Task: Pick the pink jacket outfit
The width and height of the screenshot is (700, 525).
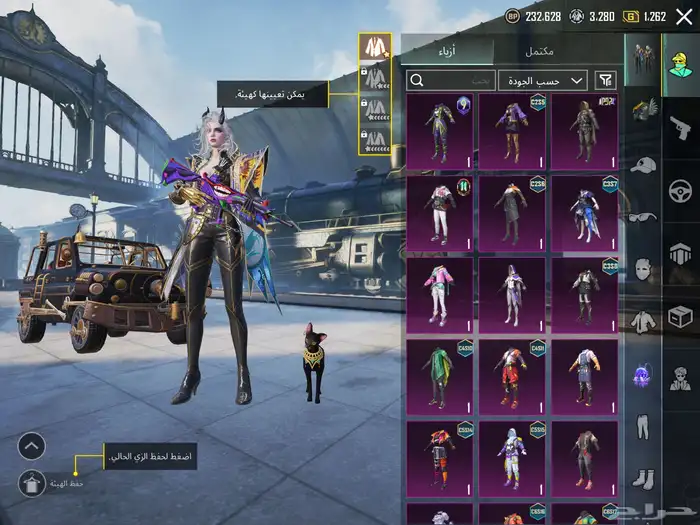Action: click(x=440, y=293)
